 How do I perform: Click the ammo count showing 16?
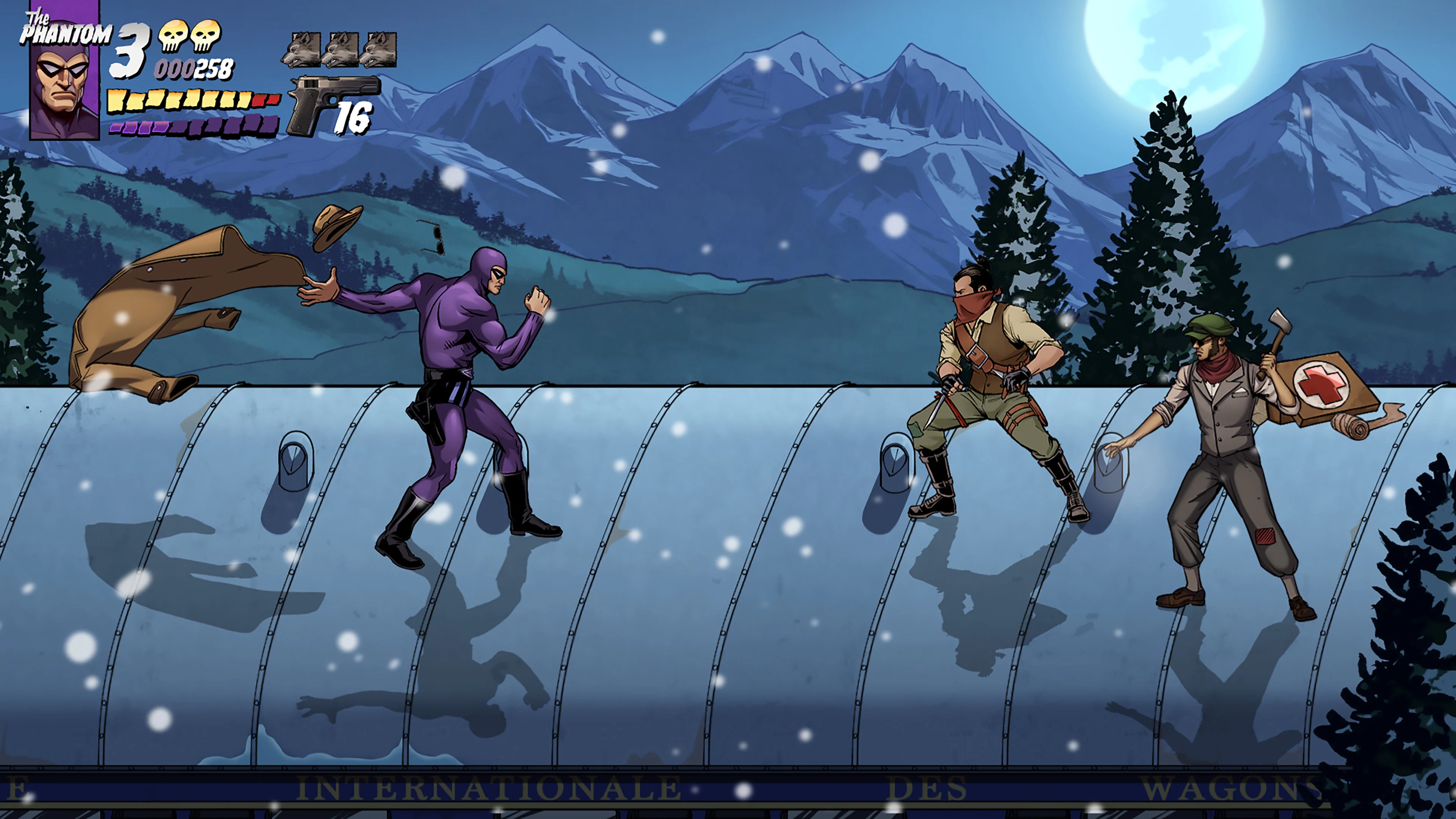[353, 119]
